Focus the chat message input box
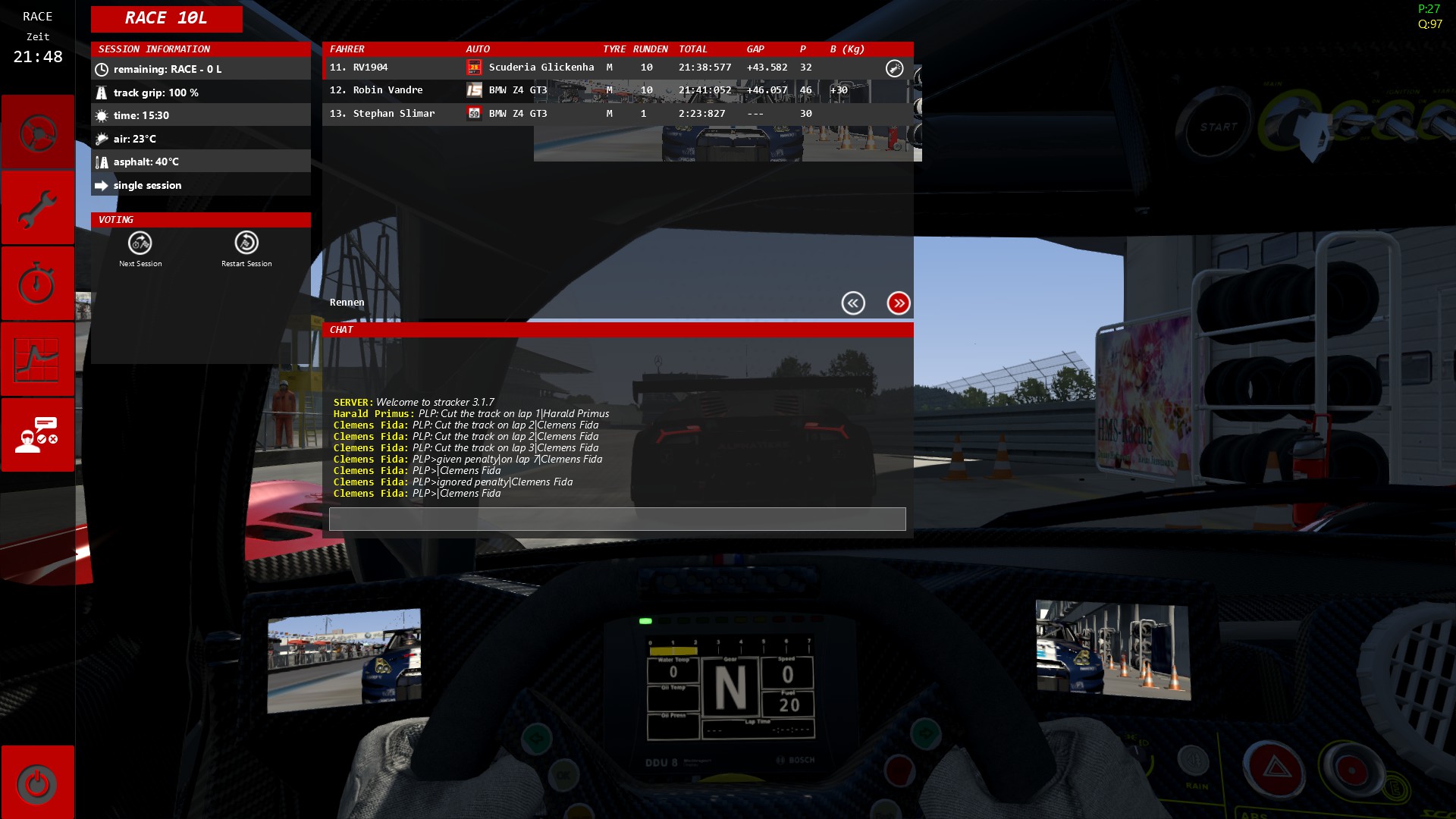The width and height of the screenshot is (1456, 819). 617,519
